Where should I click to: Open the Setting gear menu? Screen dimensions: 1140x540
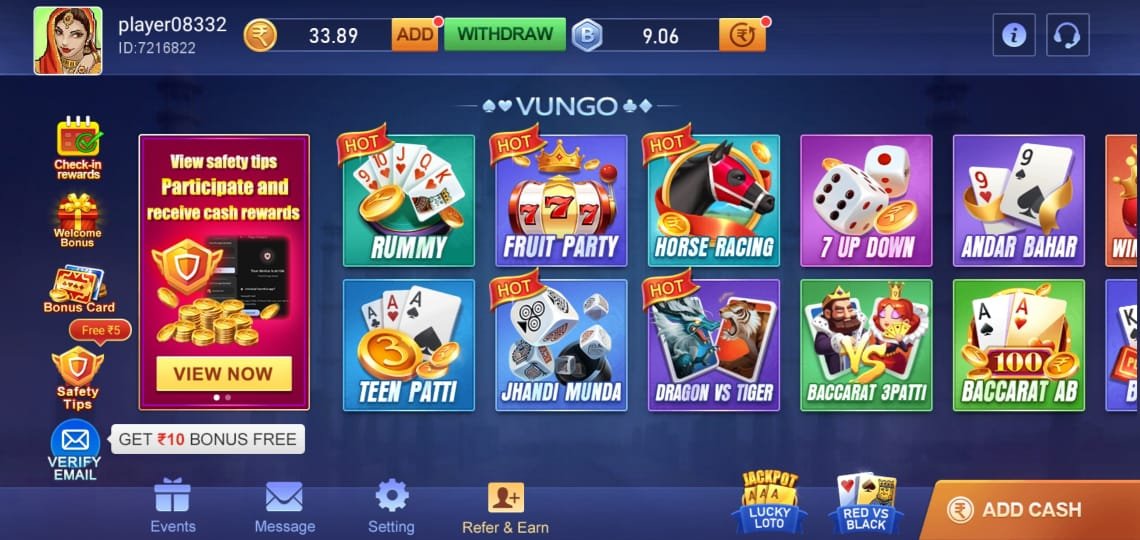(x=391, y=507)
